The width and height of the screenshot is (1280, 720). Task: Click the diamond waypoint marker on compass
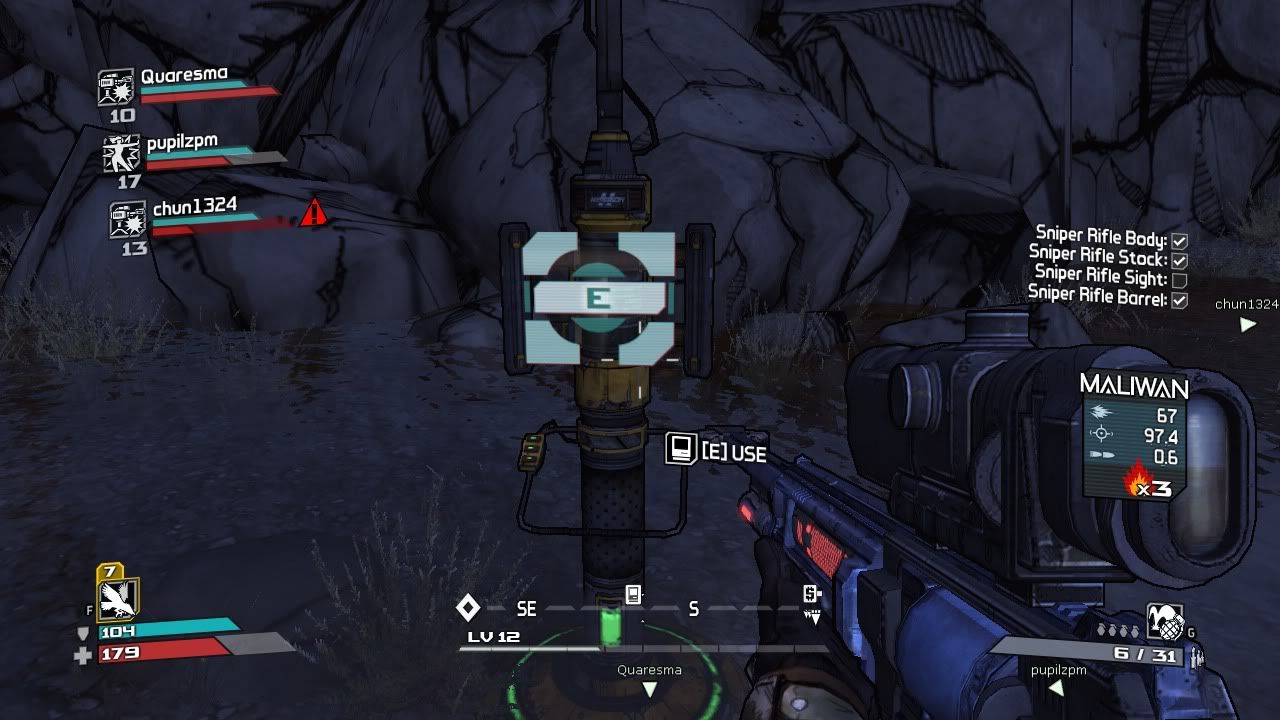point(467,607)
